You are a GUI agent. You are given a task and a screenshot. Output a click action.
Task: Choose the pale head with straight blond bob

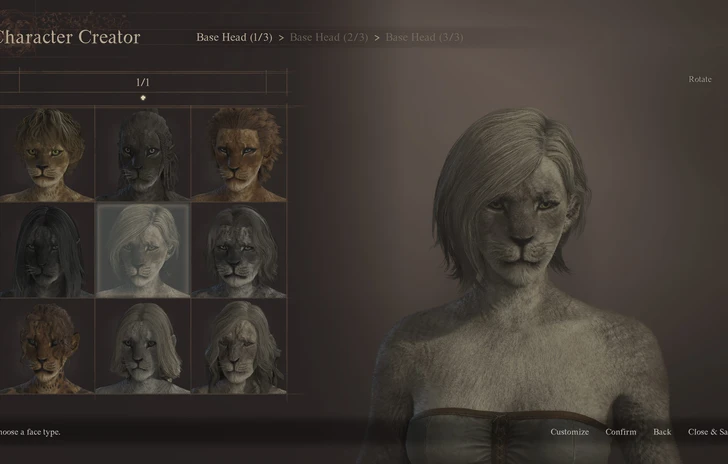click(142, 347)
